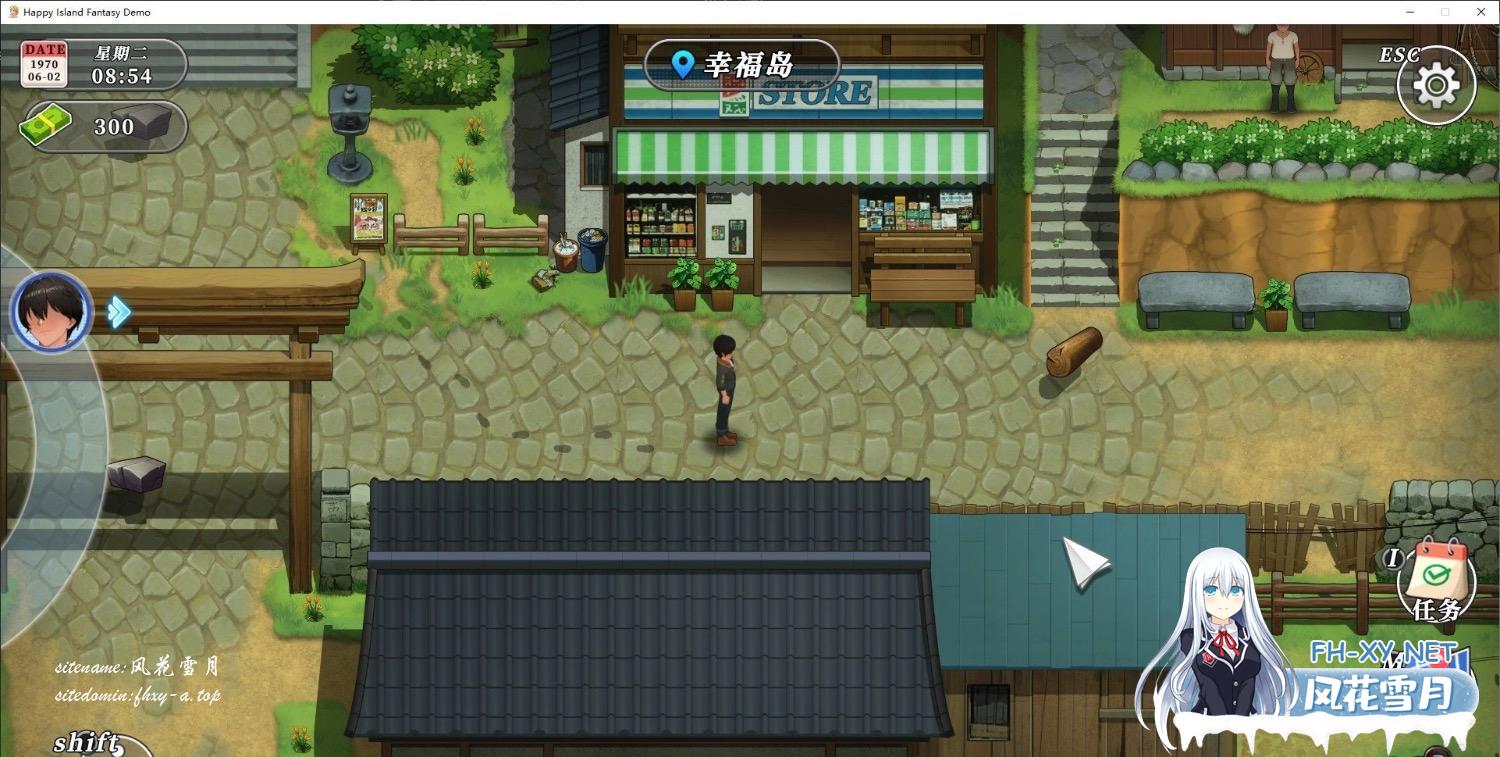Click the player character portrait
1500x757 pixels.
(x=51, y=311)
